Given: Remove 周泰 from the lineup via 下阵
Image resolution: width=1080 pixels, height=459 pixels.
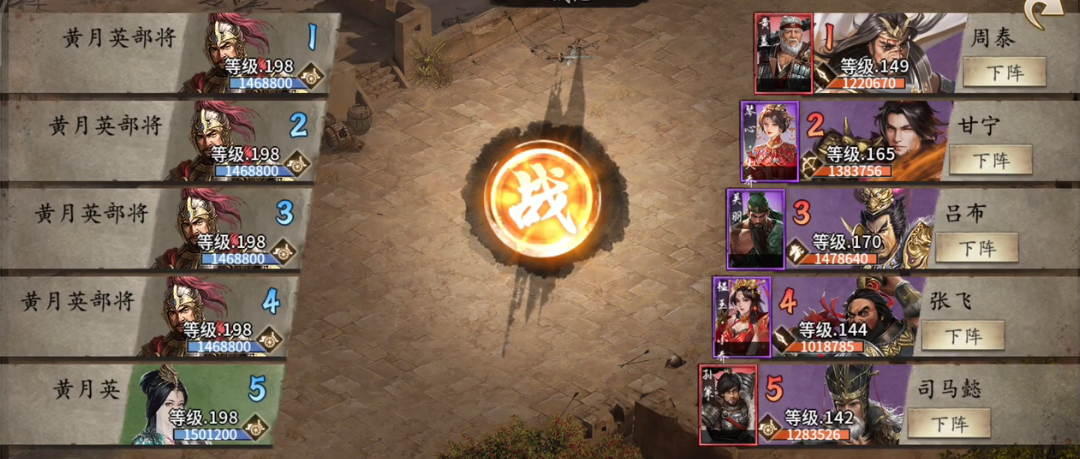Looking at the screenshot, I should [1003, 72].
